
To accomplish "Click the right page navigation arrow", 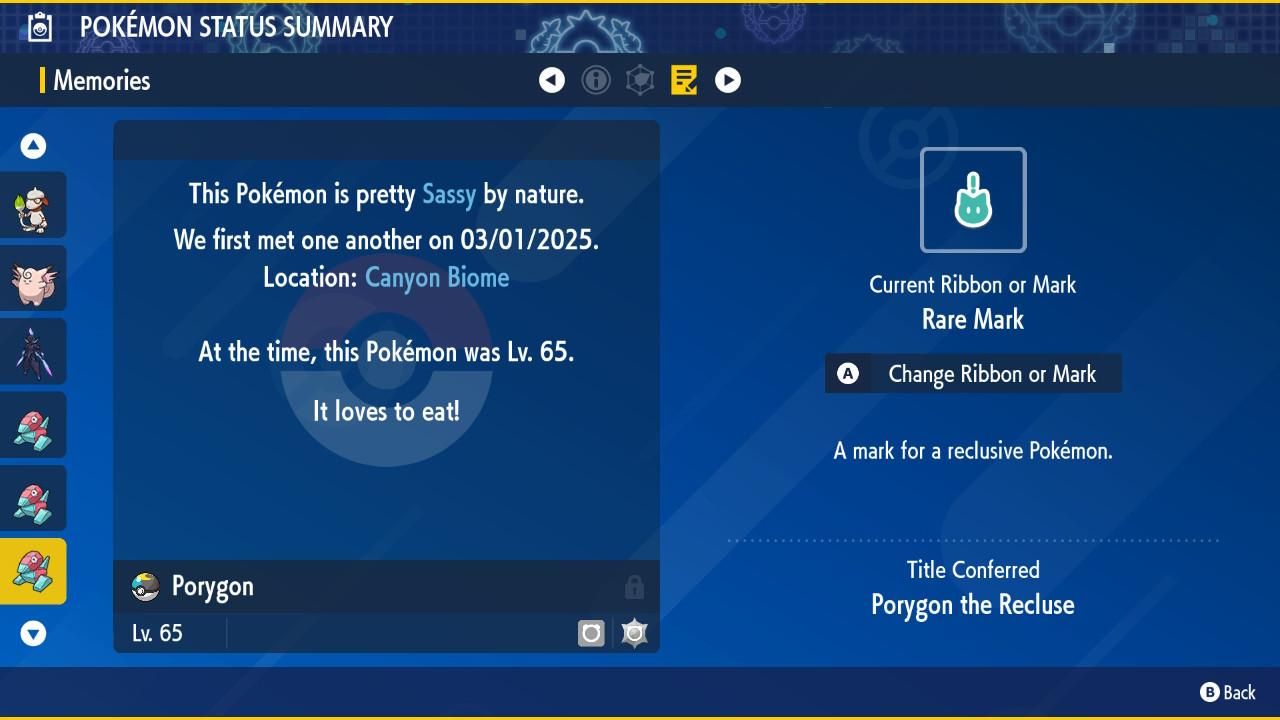I will (728, 80).
